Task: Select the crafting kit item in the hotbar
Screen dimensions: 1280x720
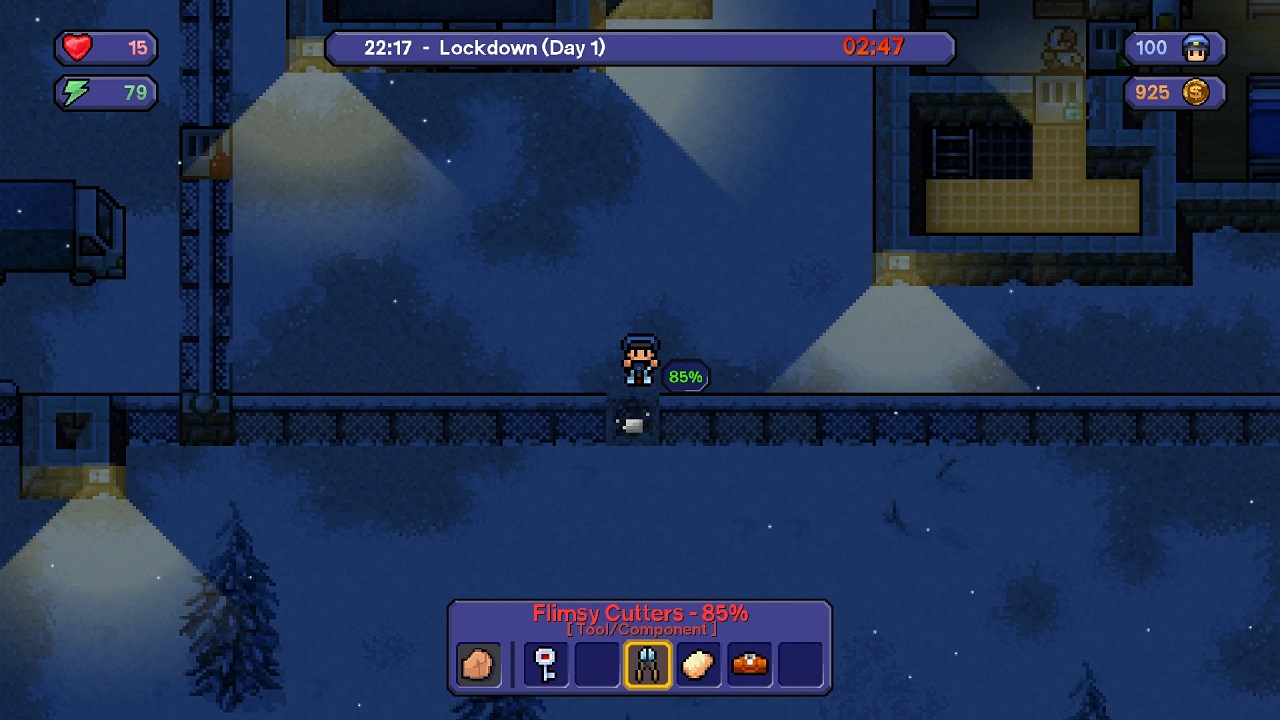Action: [748, 664]
